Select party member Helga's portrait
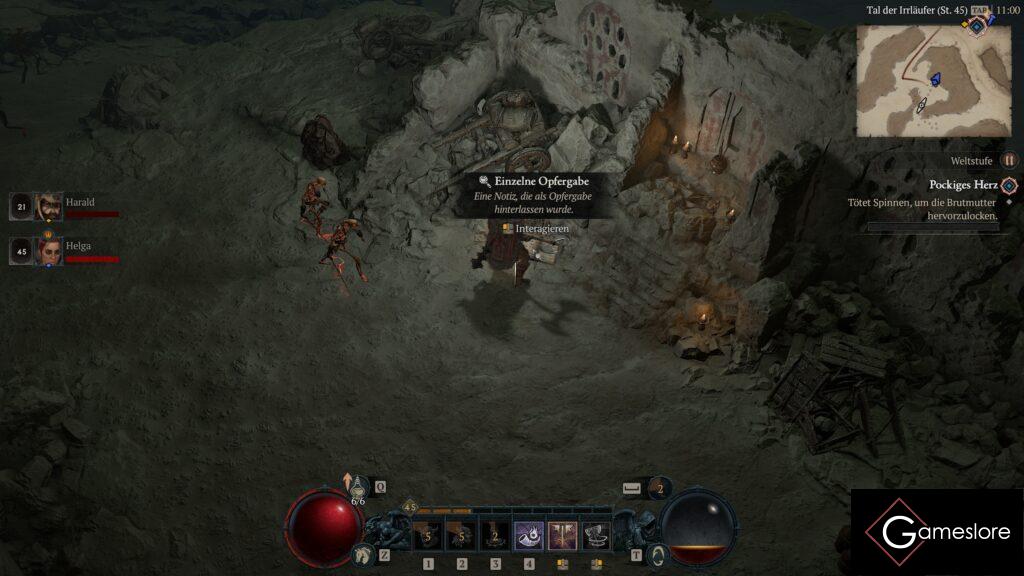Viewport: 1024px width, 576px height. coord(48,250)
